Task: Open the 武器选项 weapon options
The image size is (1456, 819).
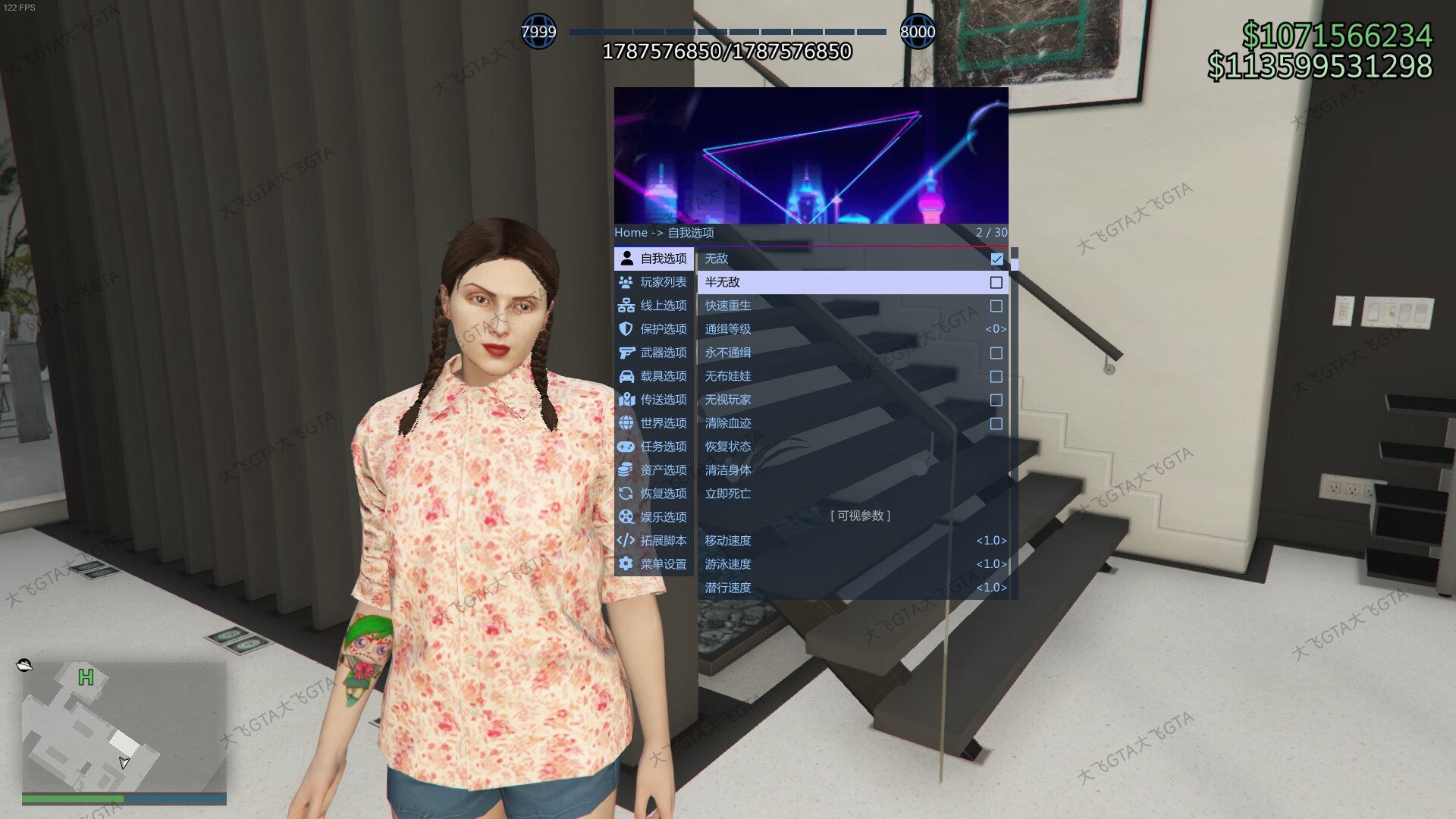Action: [654, 353]
